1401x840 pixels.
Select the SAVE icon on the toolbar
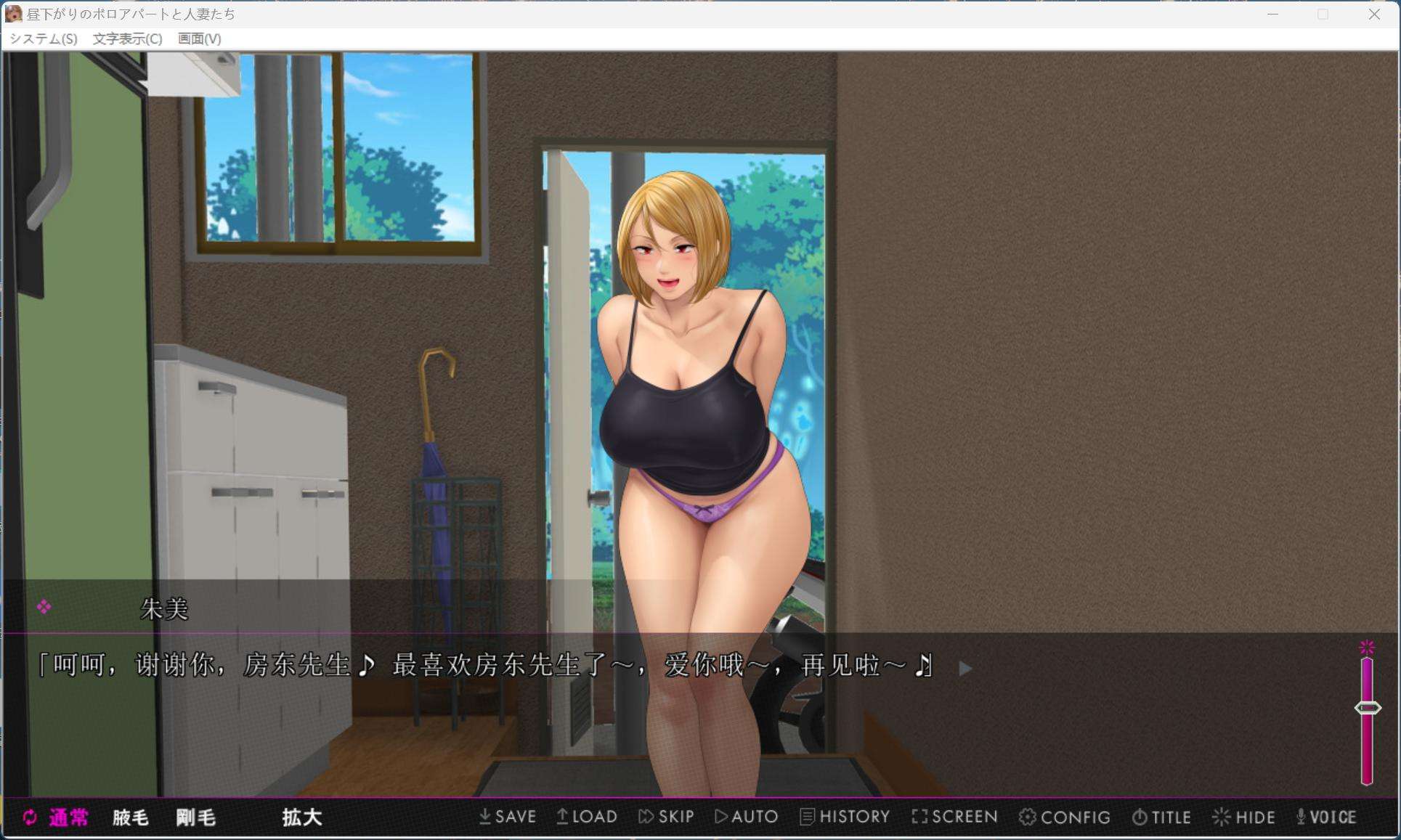(x=508, y=817)
